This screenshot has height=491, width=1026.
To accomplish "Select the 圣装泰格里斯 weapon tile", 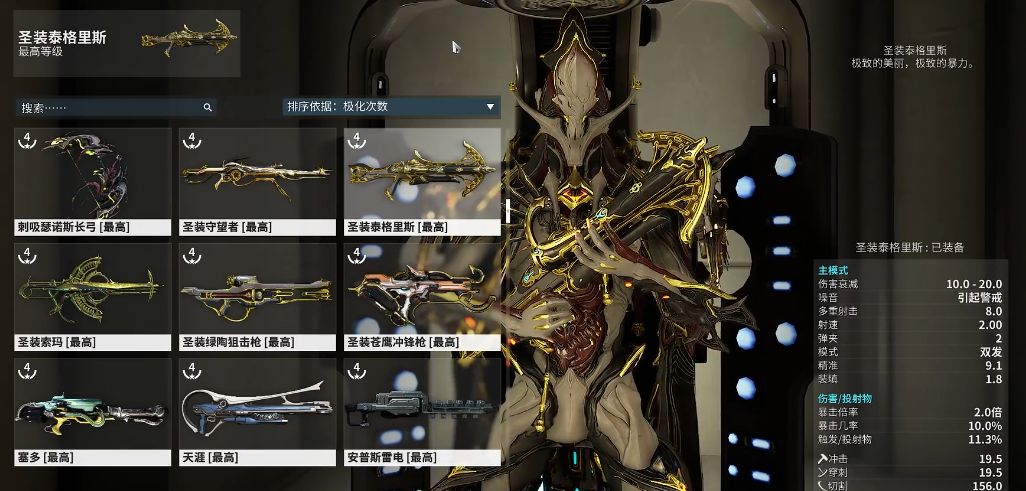I will 422,180.
